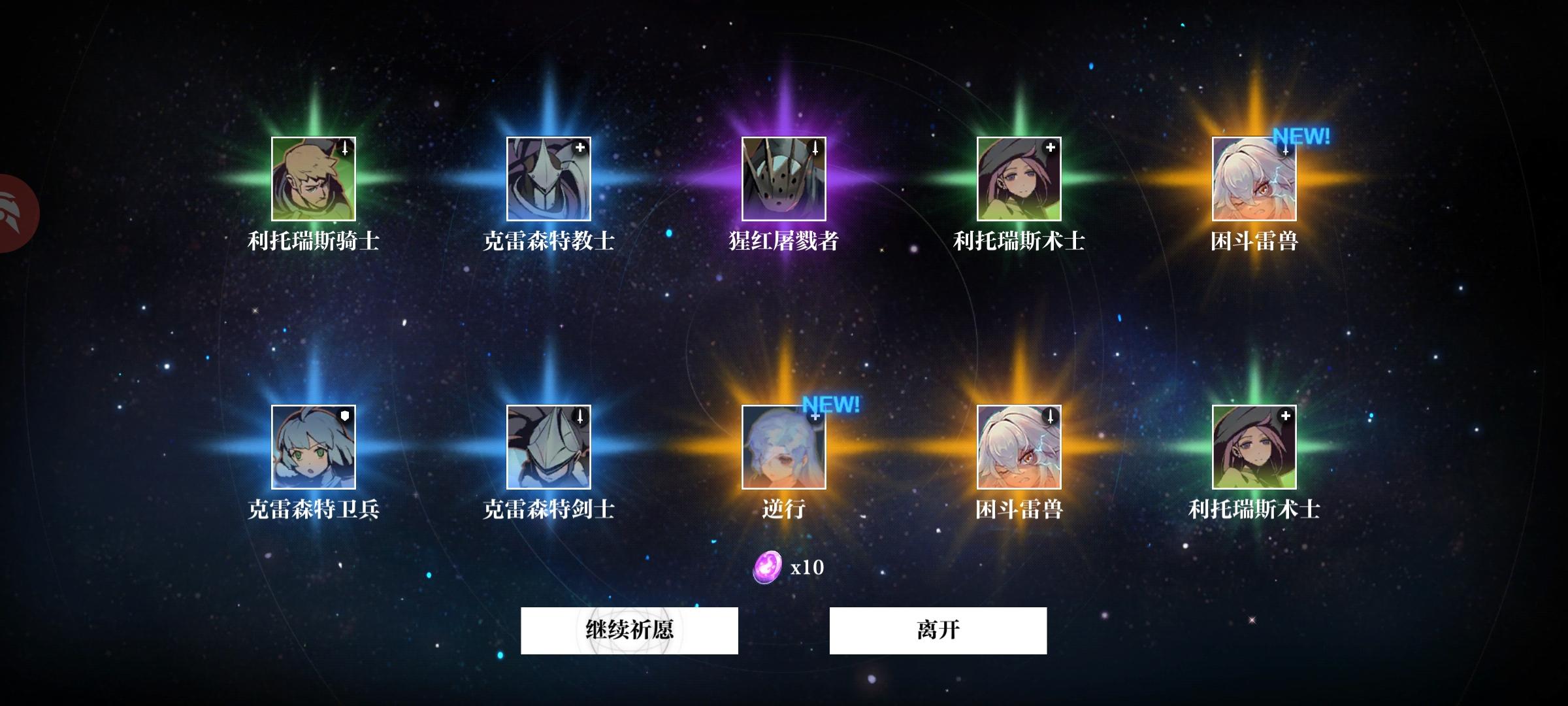This screenshot has width=1568, height=706.
Task: Click the plus badge on 克雷森特教士 portrait corner
Action: tap(580, 148)
